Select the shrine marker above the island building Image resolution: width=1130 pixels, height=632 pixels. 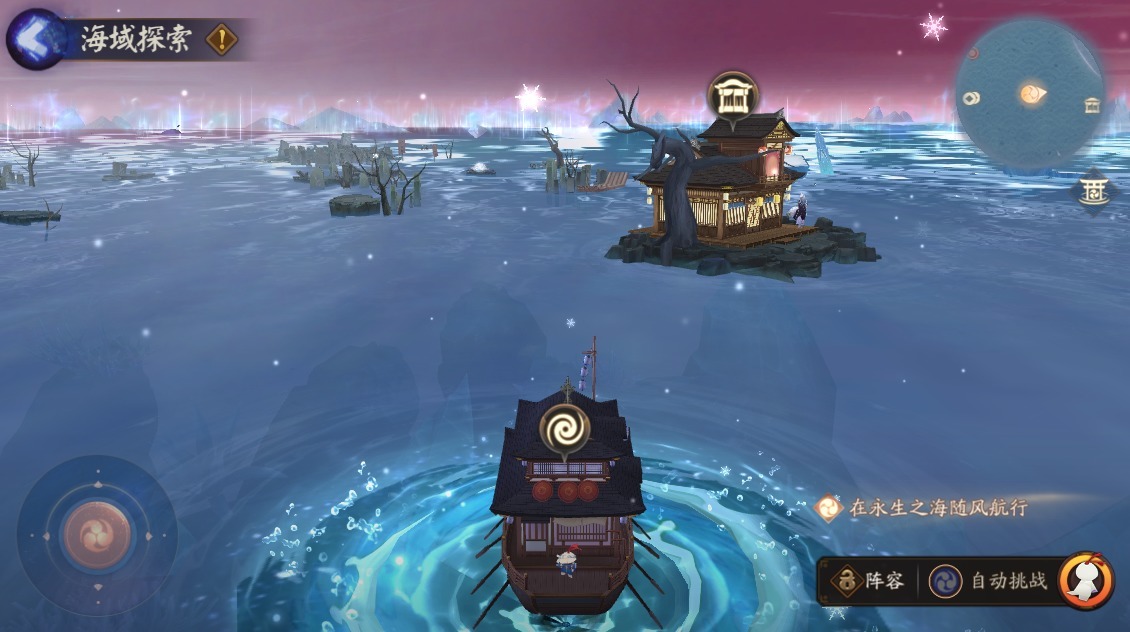pyautogui.click(x=733, y=97)
